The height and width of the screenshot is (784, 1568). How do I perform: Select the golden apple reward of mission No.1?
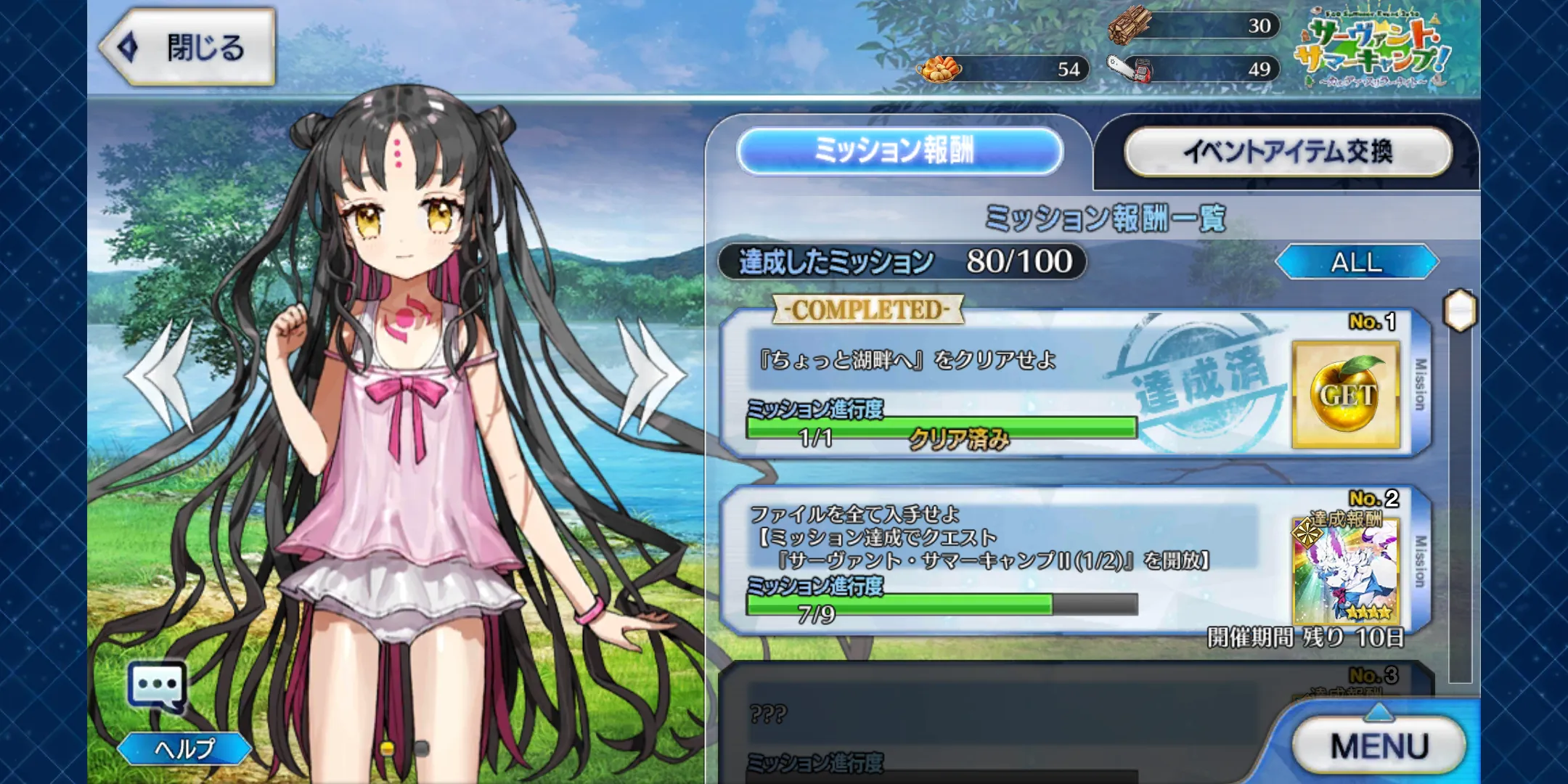[x=1346, y=395]
